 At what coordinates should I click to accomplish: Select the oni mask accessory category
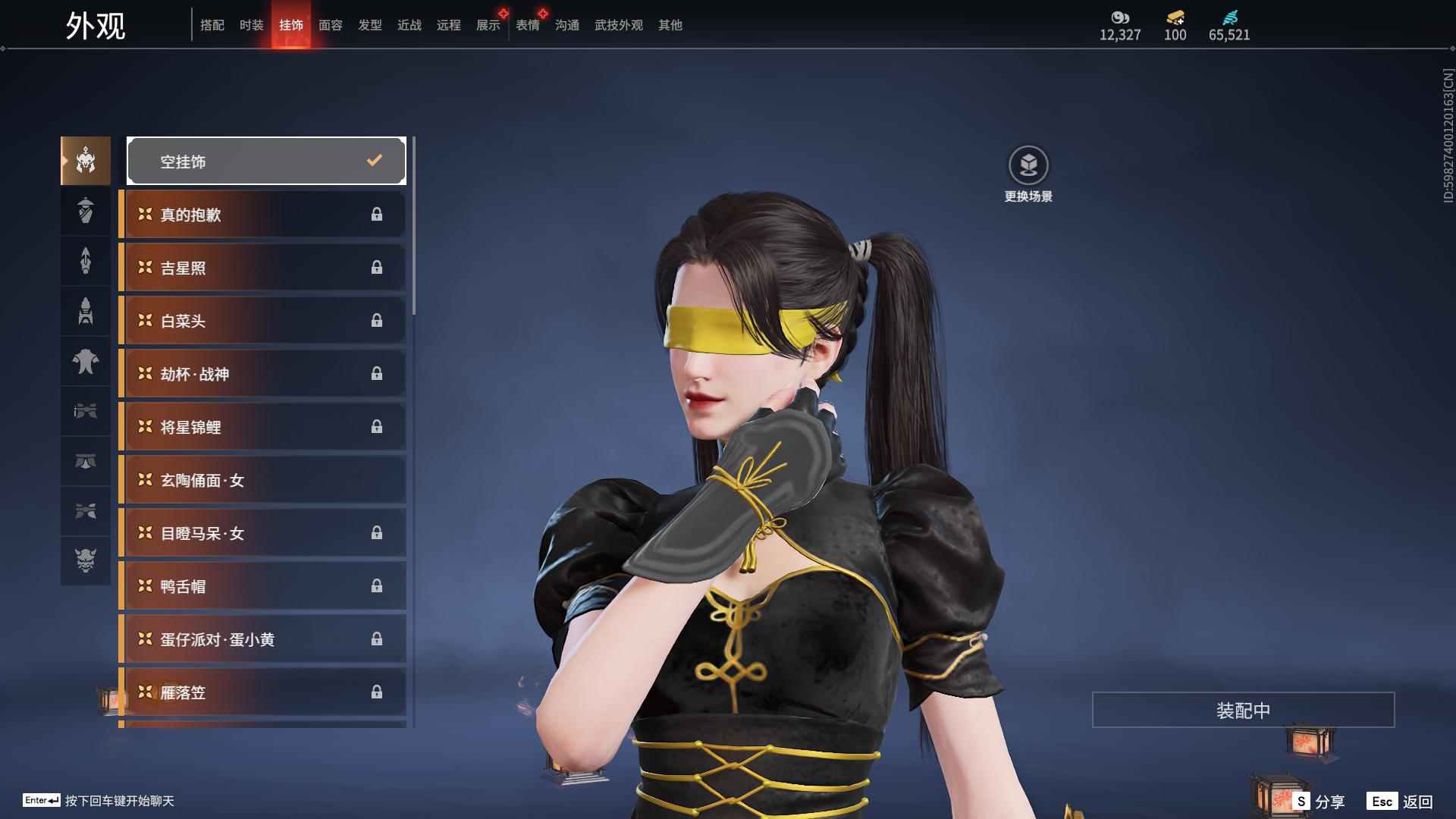click(x=86, y=560)
